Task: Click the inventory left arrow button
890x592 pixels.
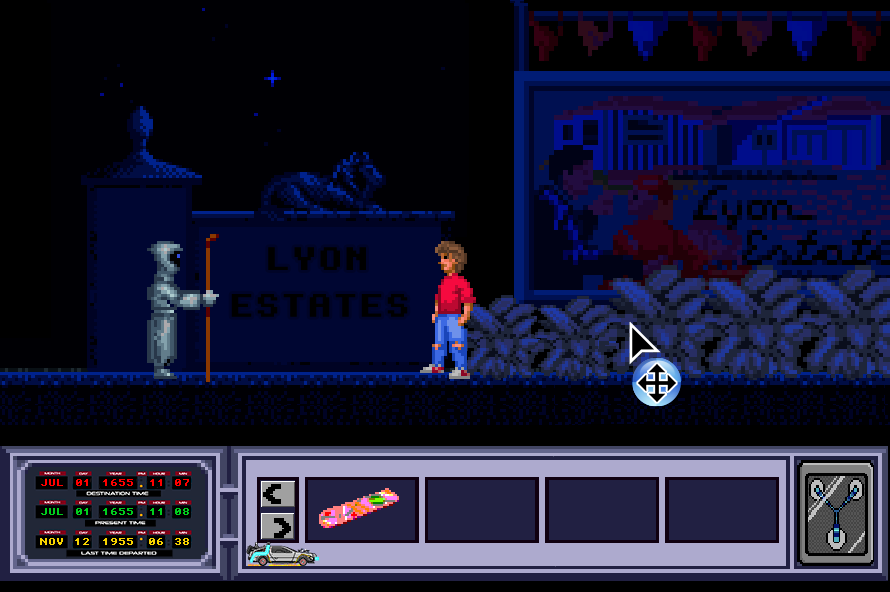Action: pyautogui.click(x=278, y=492)
